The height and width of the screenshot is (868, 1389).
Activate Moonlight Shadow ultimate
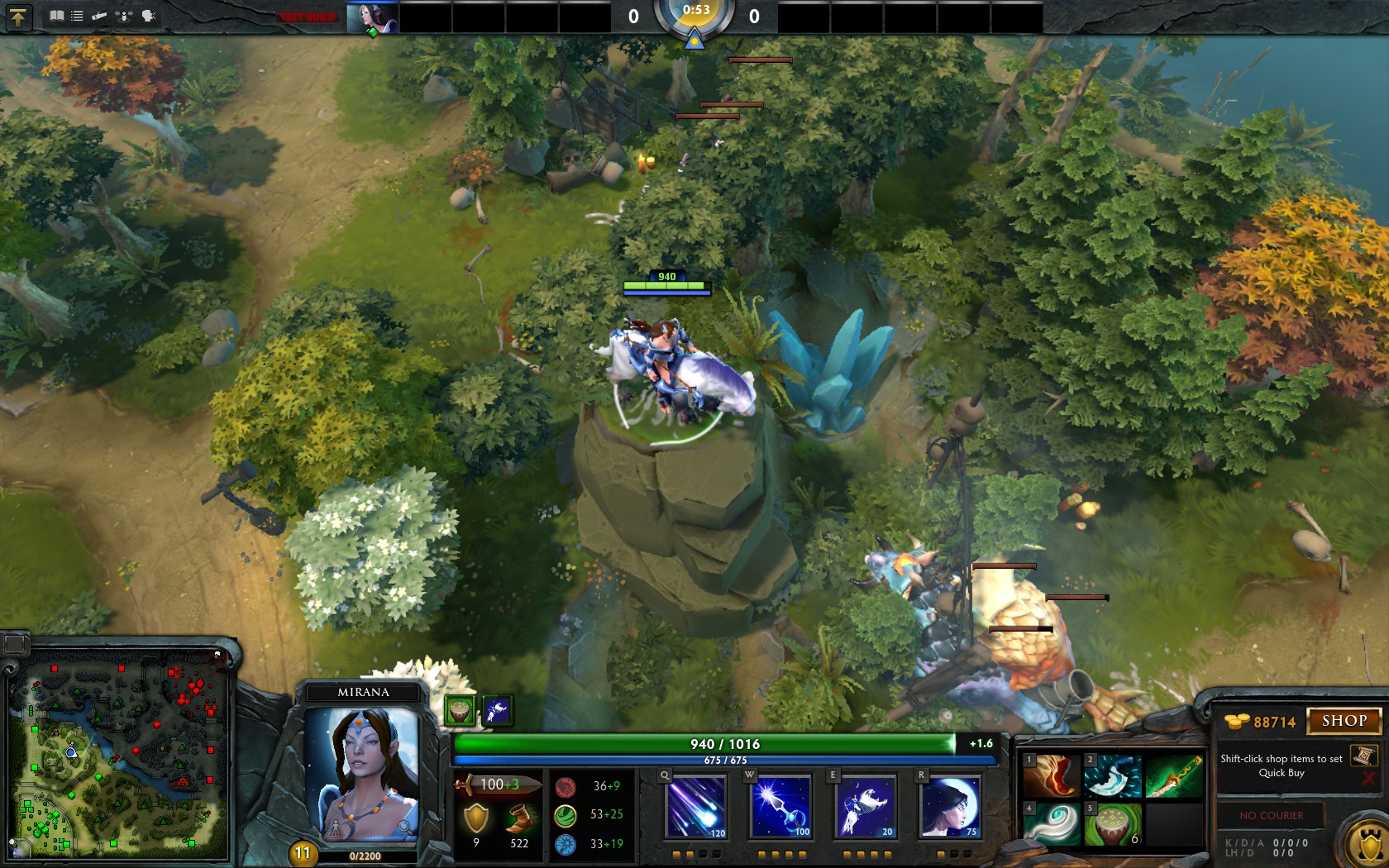(x=951, y=806)
